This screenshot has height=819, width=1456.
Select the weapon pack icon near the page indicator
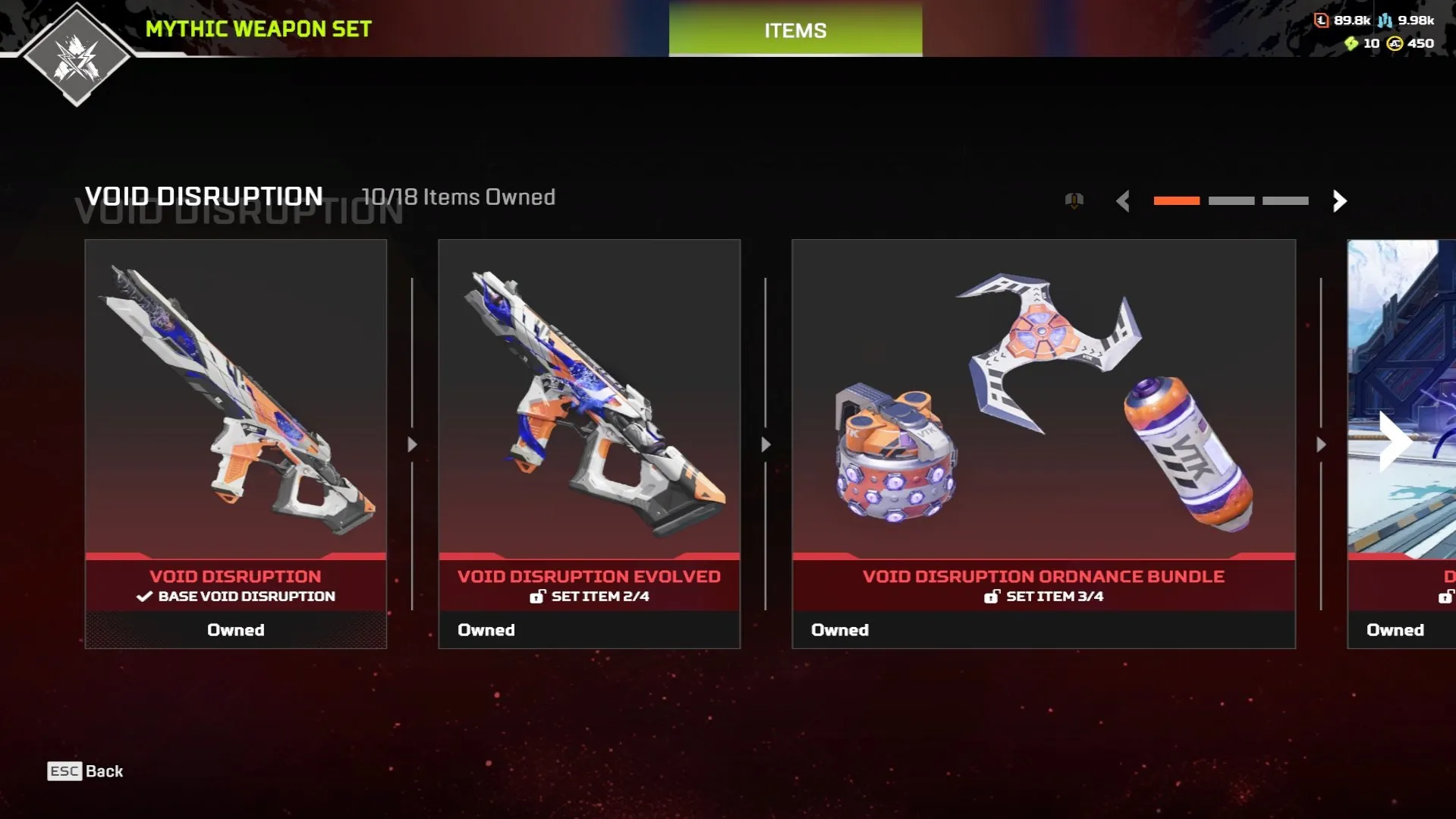(x=1074, y=200)
